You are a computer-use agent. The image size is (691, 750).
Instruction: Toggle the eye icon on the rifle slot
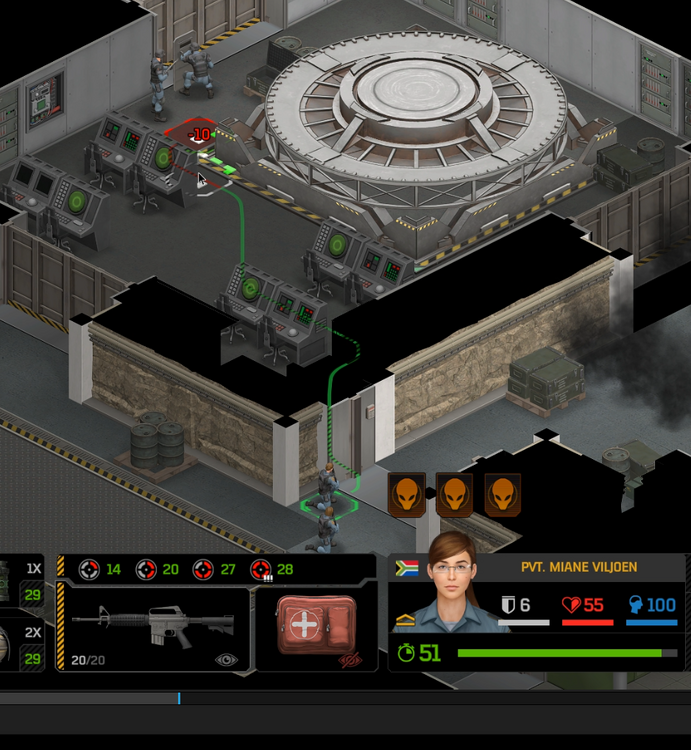pyautogui.click(x=226, y=660)
